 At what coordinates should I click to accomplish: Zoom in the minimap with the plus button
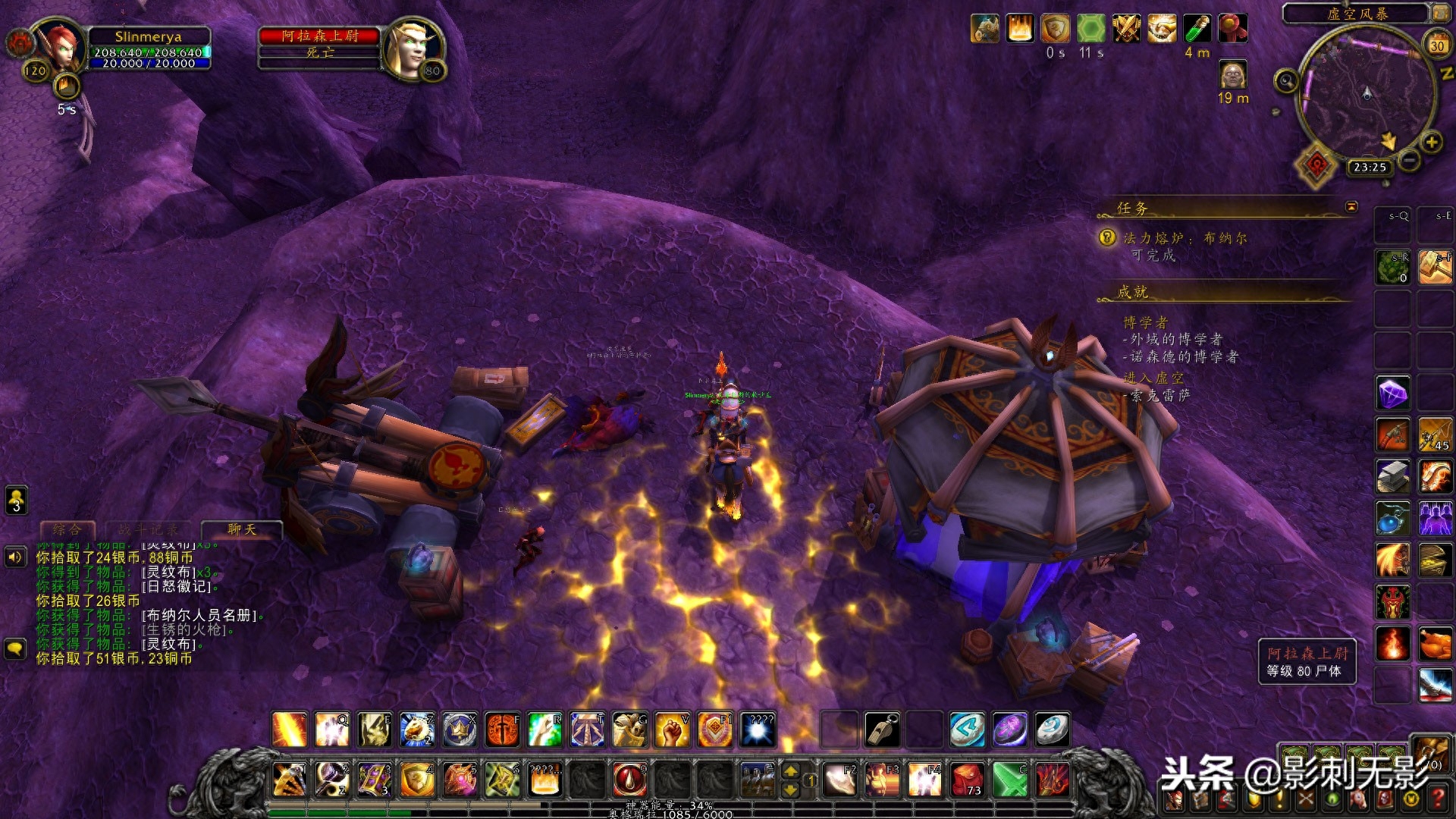click(x=1431, y=142)
